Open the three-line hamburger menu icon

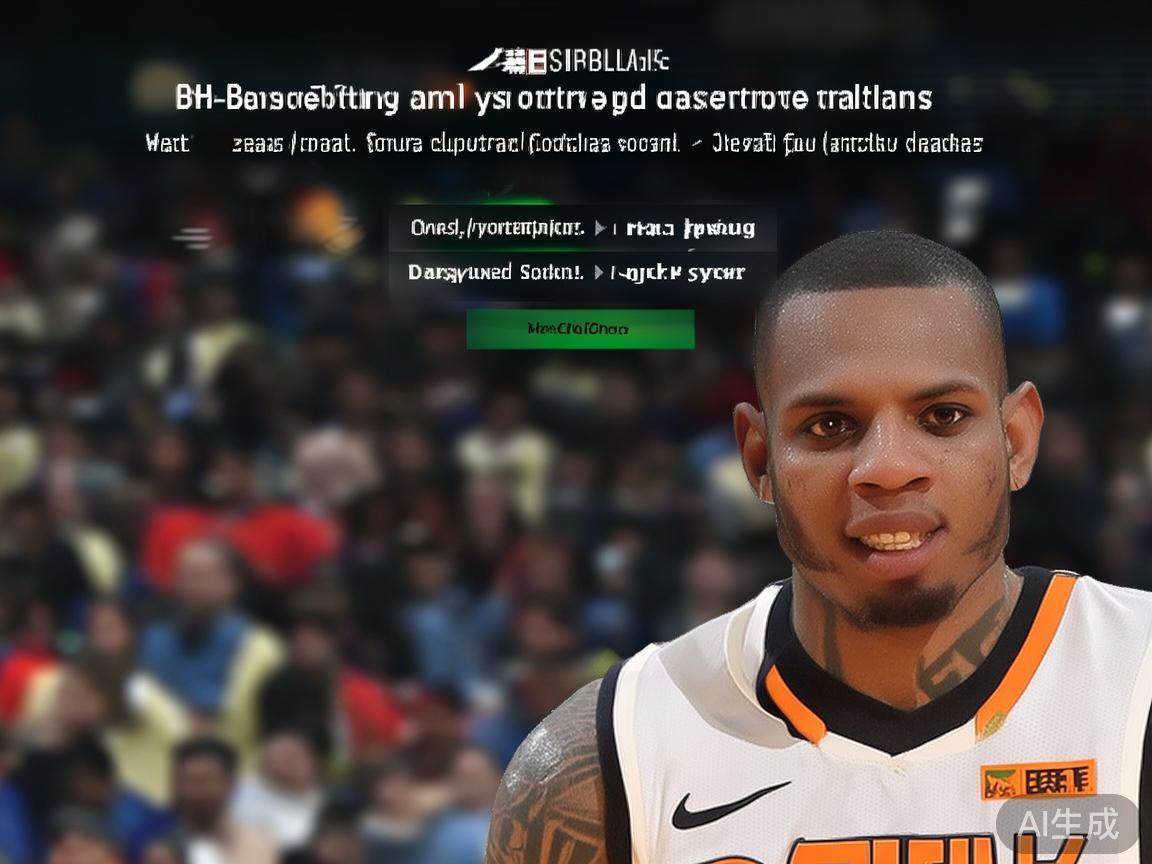194,238
